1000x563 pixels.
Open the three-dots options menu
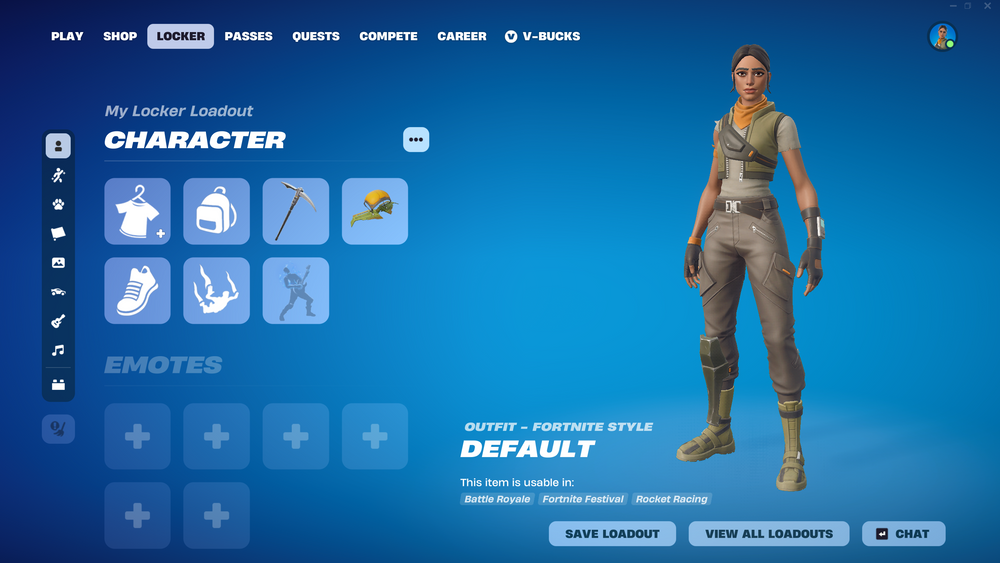pos(416,140)
